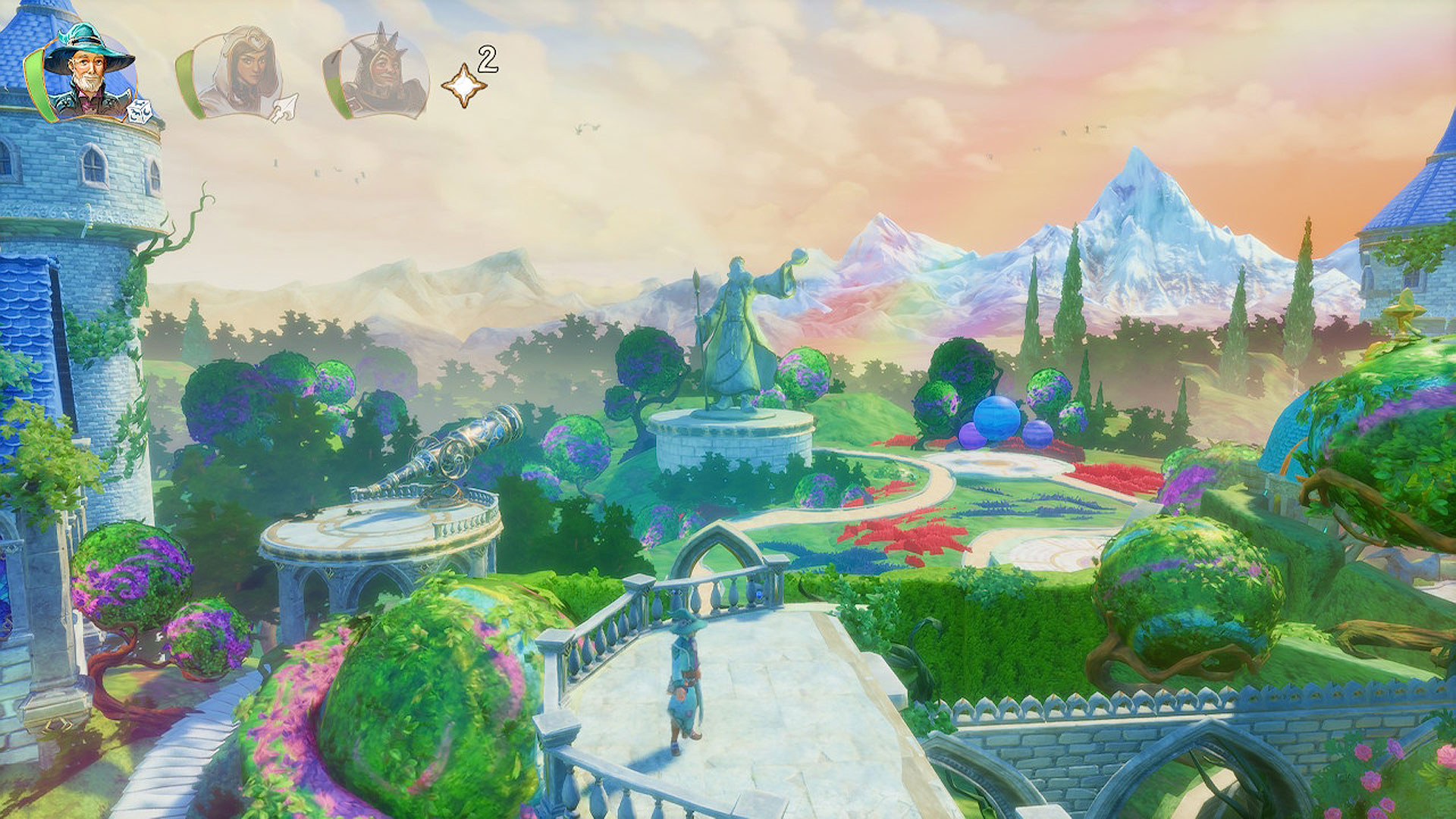
Task: Switch to the hooded thief portrait
Action: click(x=237, y=74)
